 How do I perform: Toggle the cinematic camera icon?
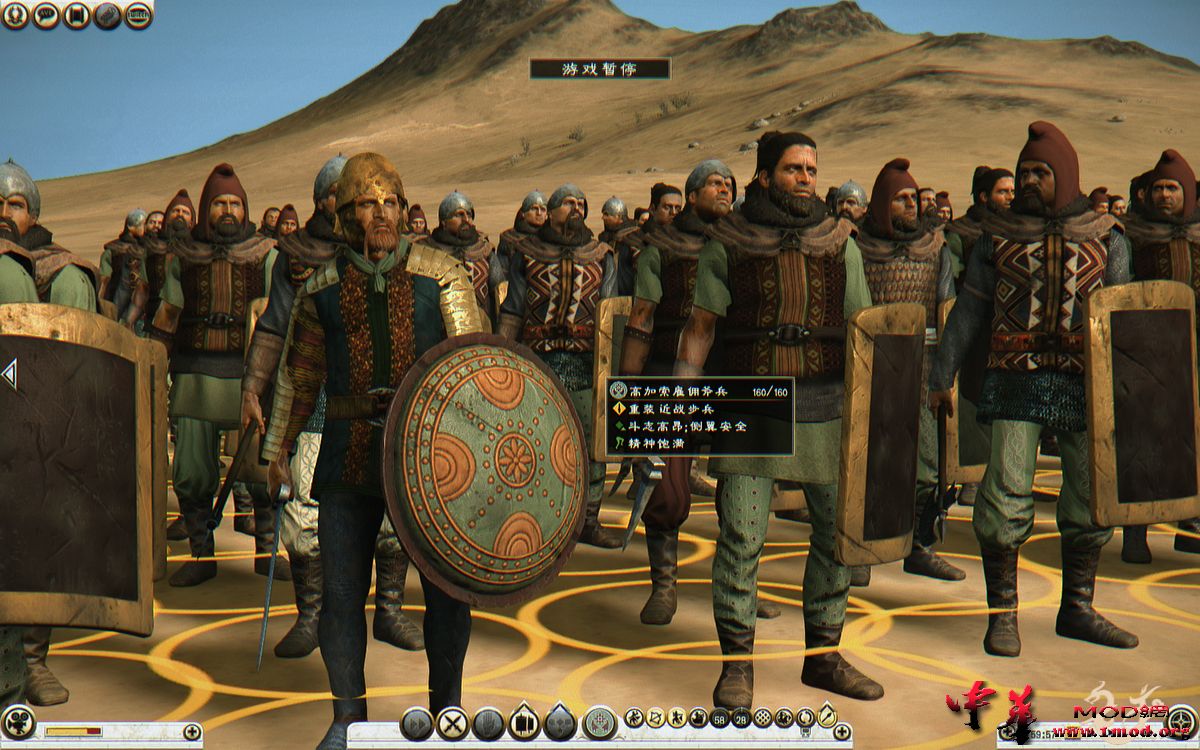[x=18, y=722]
